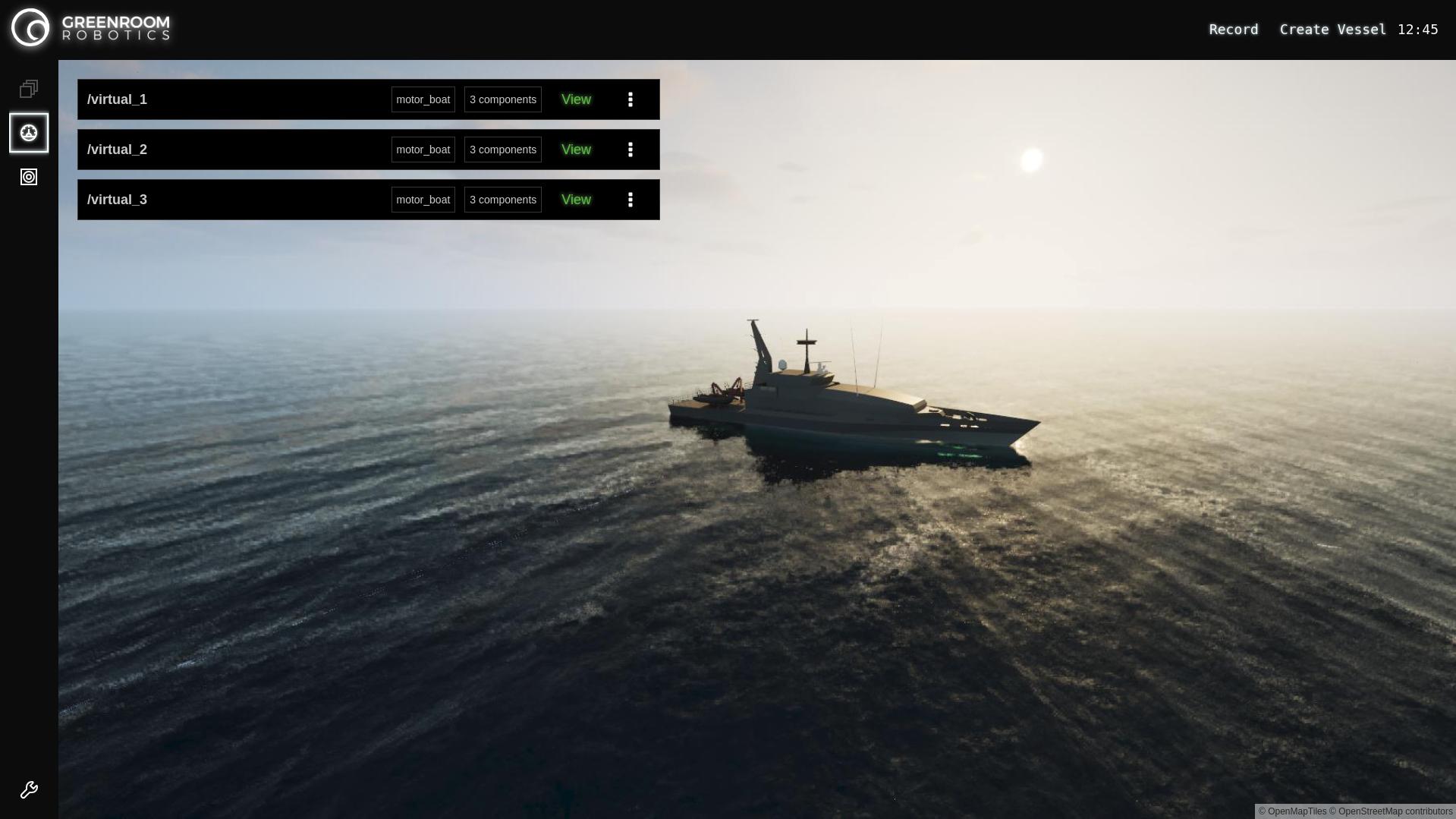This screenshot has width=1456, height=819.
Task: Open the target circle sidebar icon
Action: coord(29,177)
